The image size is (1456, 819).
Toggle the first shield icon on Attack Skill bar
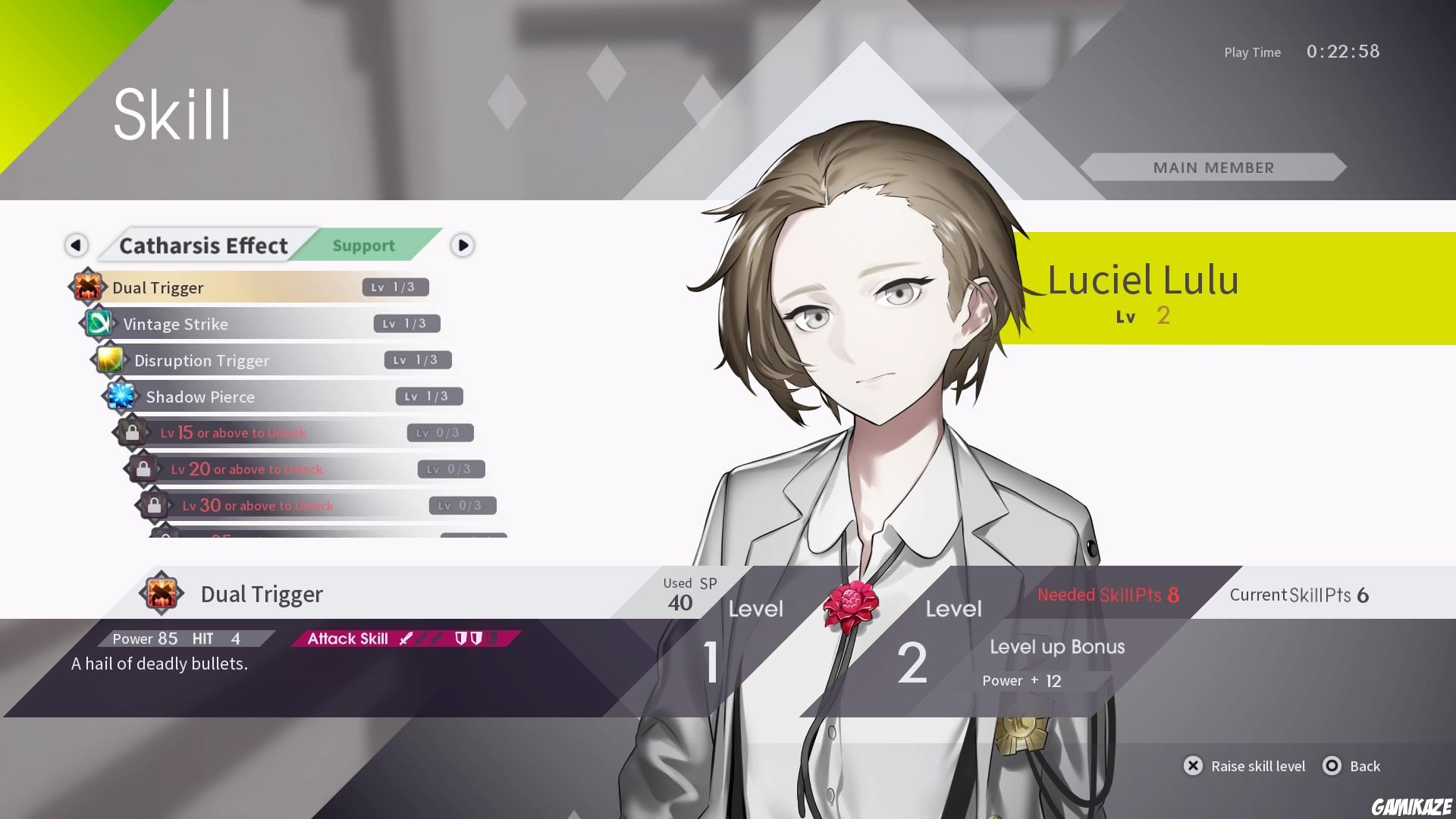click(x=463, y=638)
